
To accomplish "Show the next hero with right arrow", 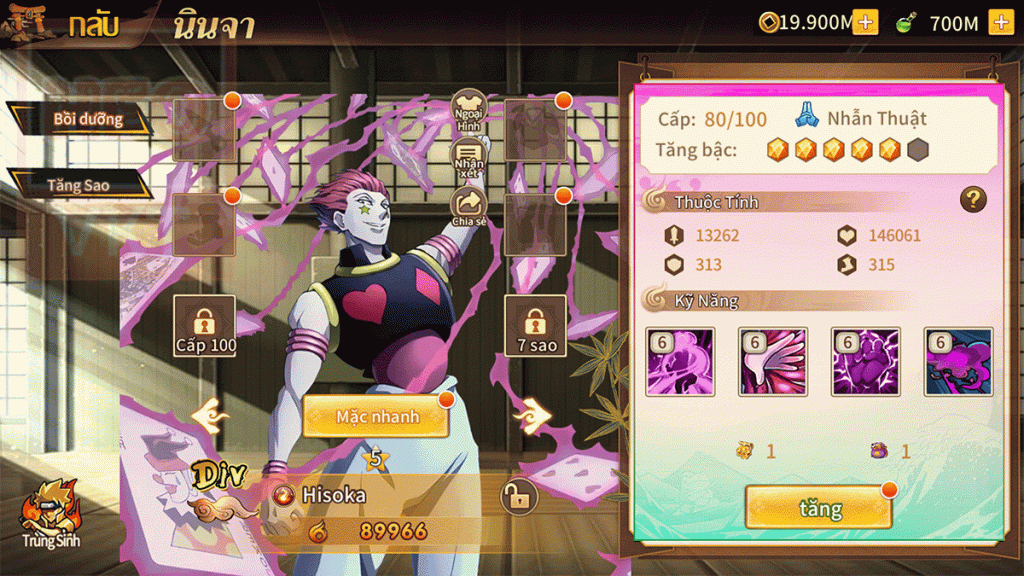I will [x=533, y=413].
